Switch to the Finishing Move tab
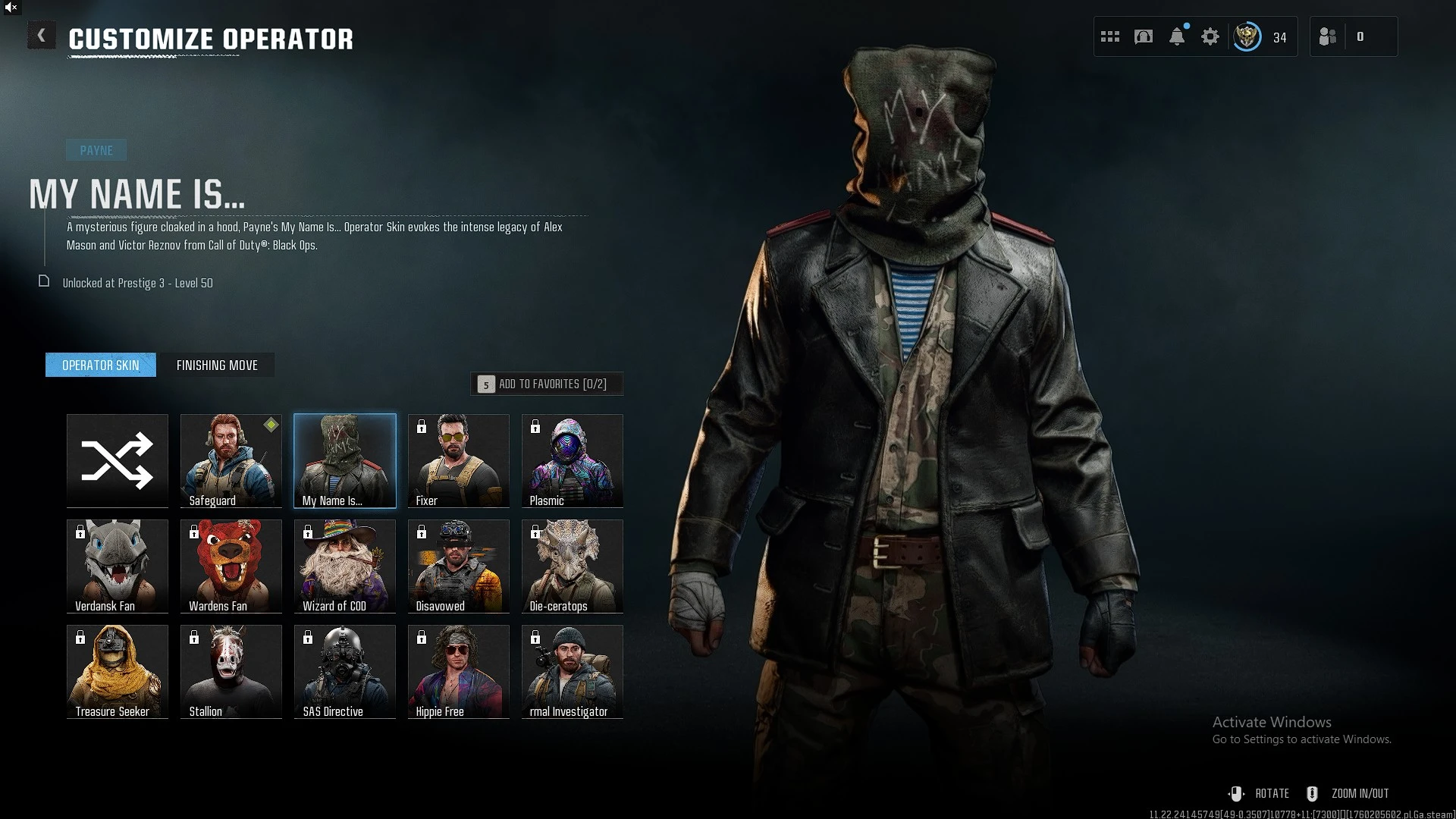This screenshot has height=819, width=1456. pos(218,365)
